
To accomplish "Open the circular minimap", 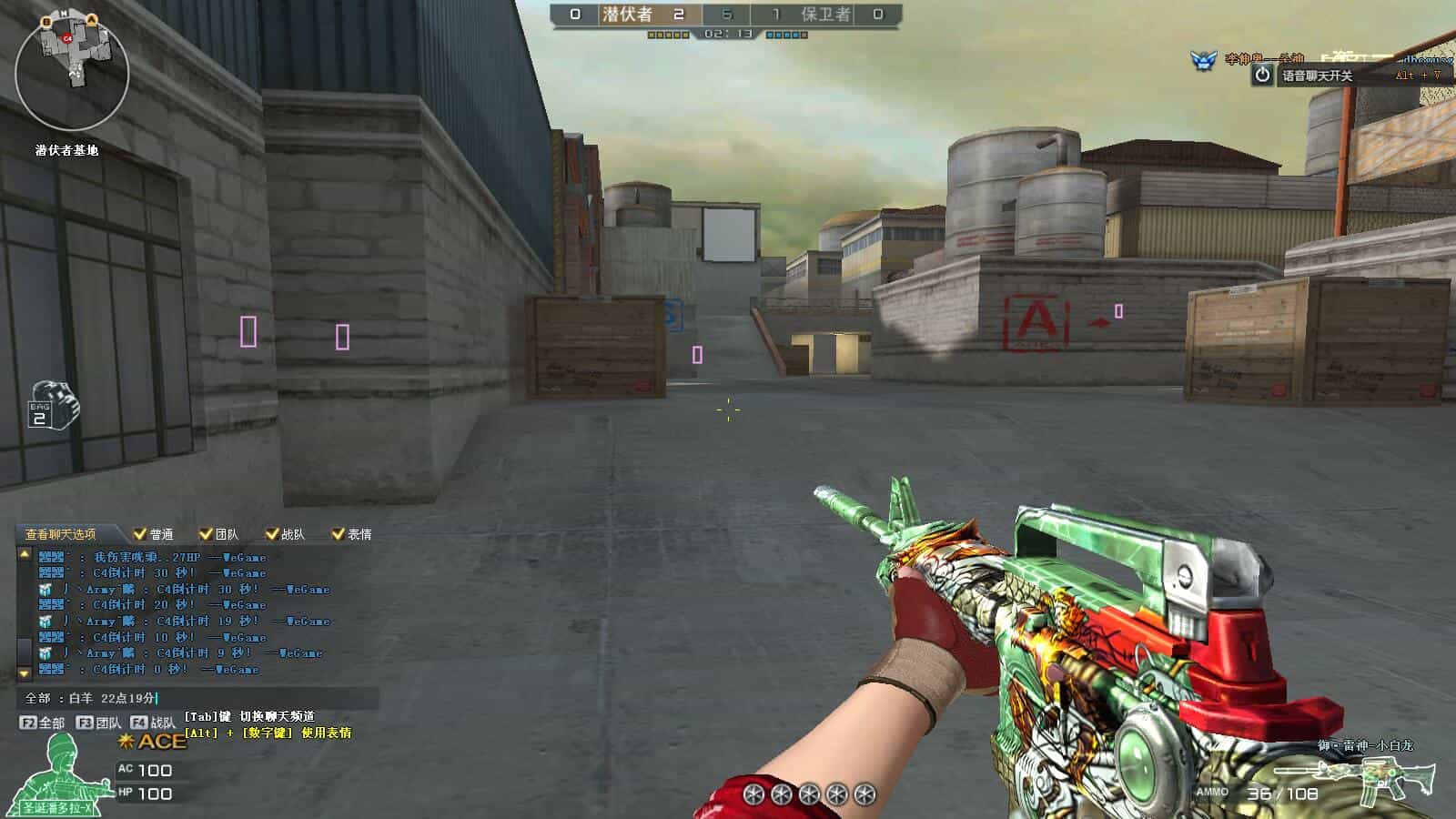I will [72, 71].
